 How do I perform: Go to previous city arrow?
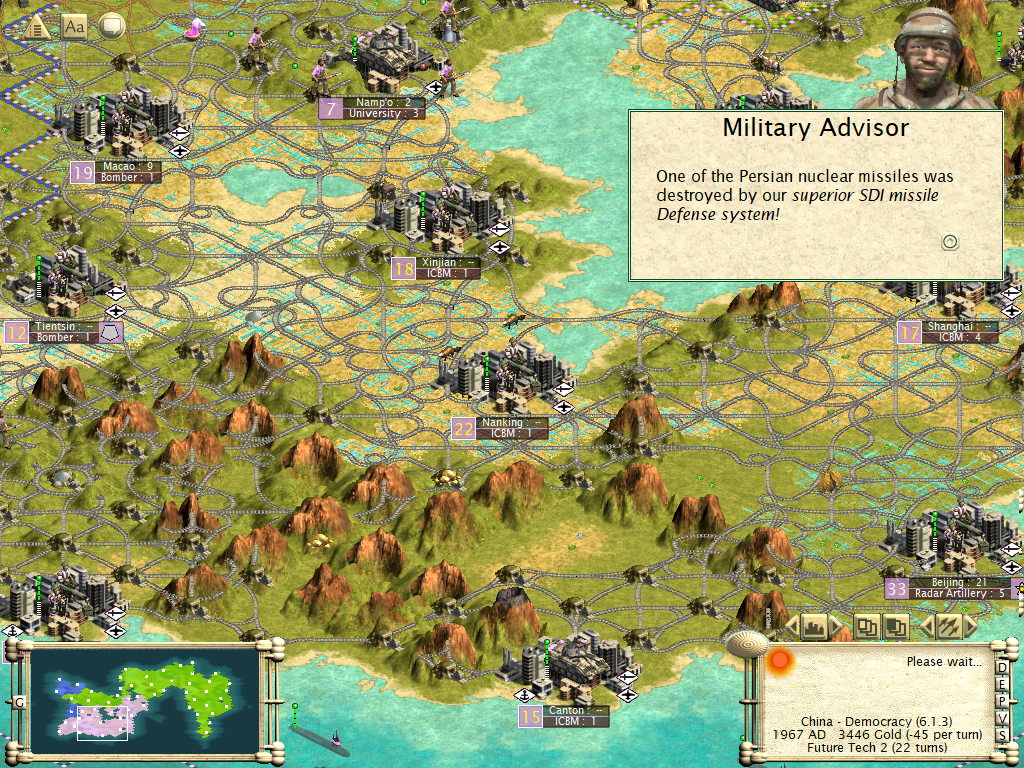click(x=791, y=627)
